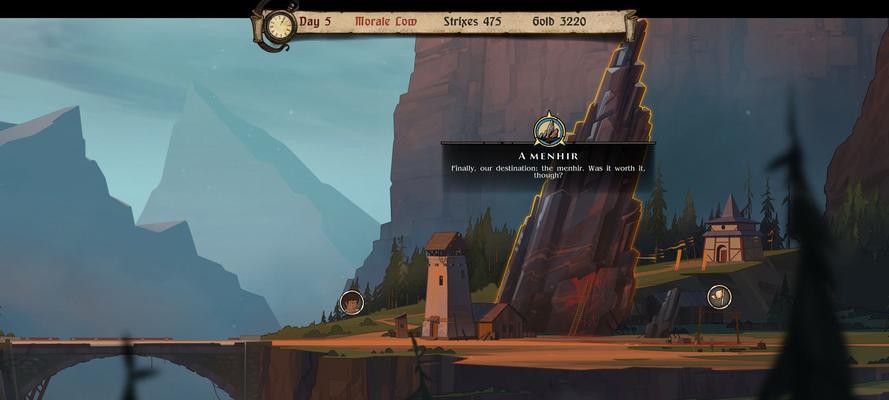This screenshot has width=889, height=400.
Task: Open the character portrait marker
Action: (351, 302)
